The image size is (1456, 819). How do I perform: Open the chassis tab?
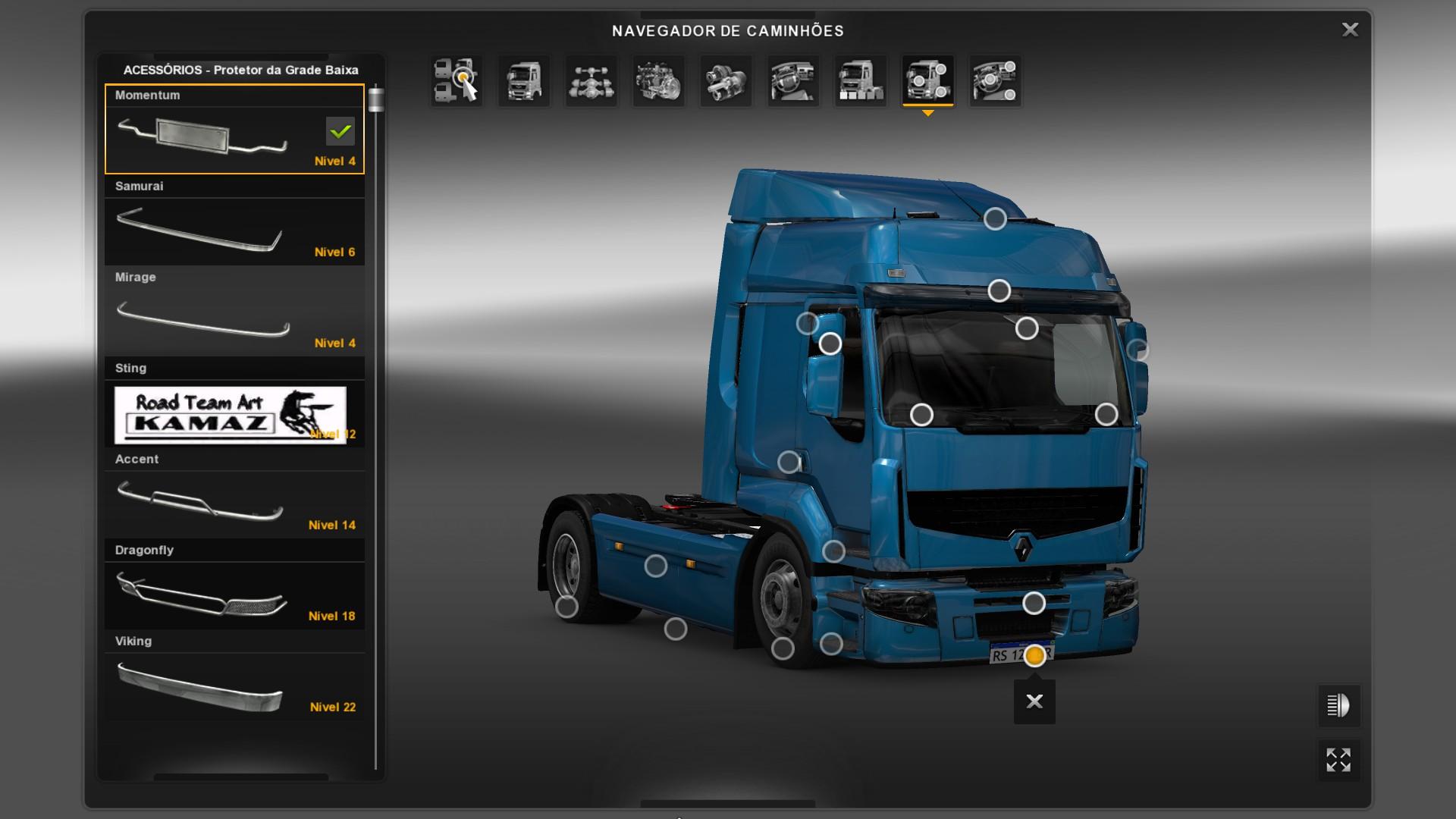click(591, 80)
